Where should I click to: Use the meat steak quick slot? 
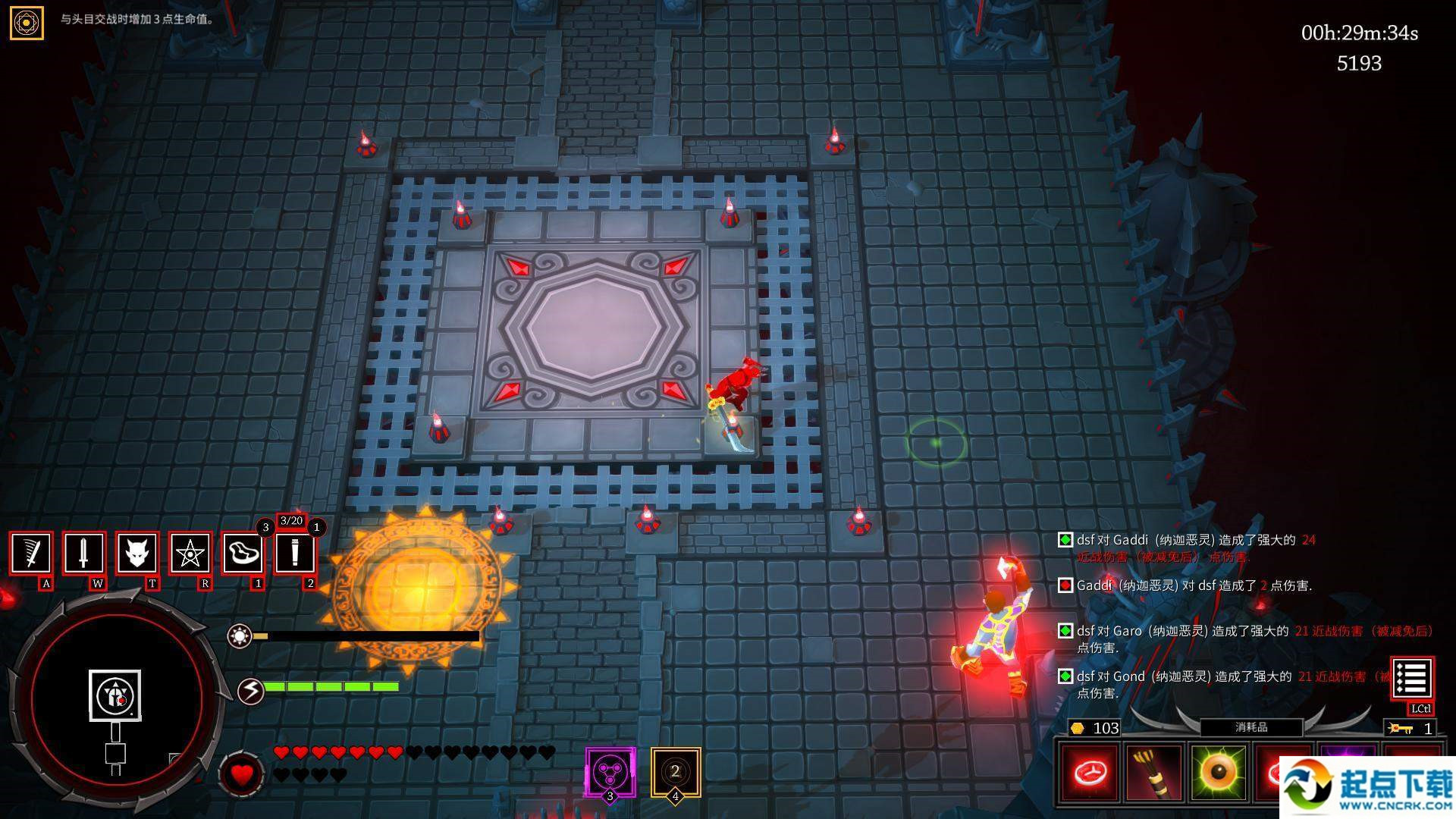point(243,553)
